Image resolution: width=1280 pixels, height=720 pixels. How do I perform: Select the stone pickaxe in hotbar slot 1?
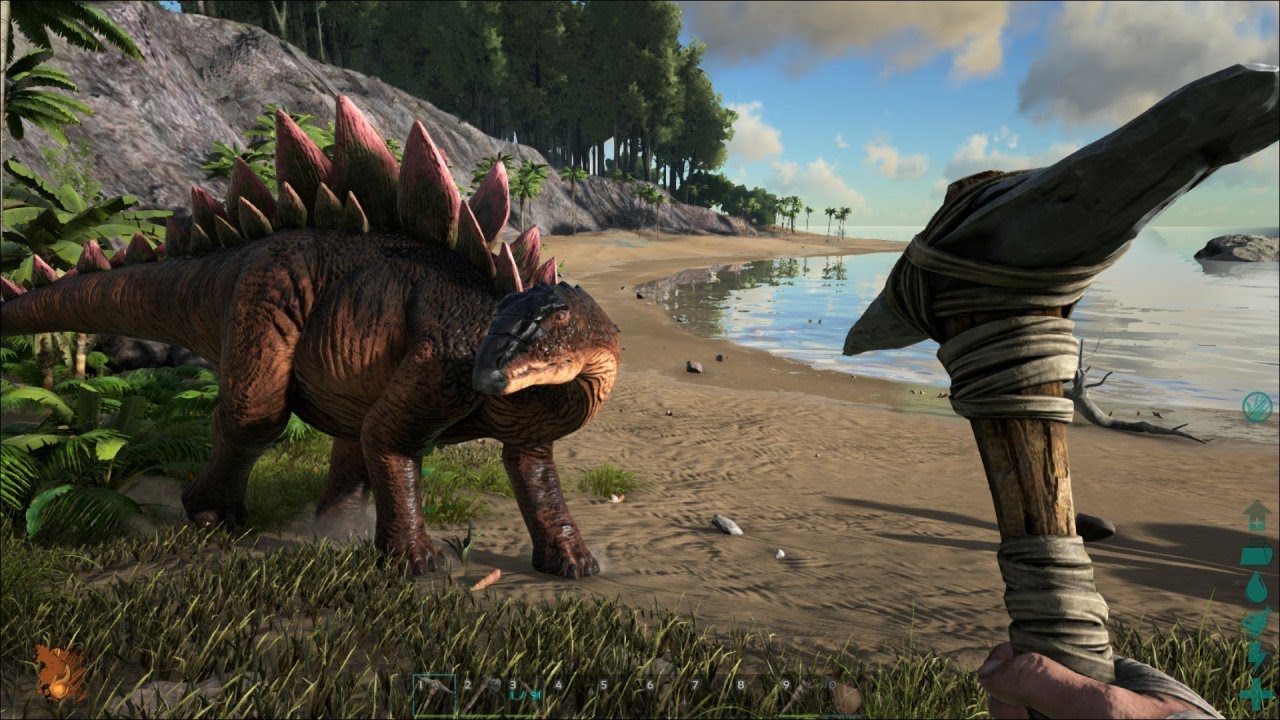tap(435, 692)
